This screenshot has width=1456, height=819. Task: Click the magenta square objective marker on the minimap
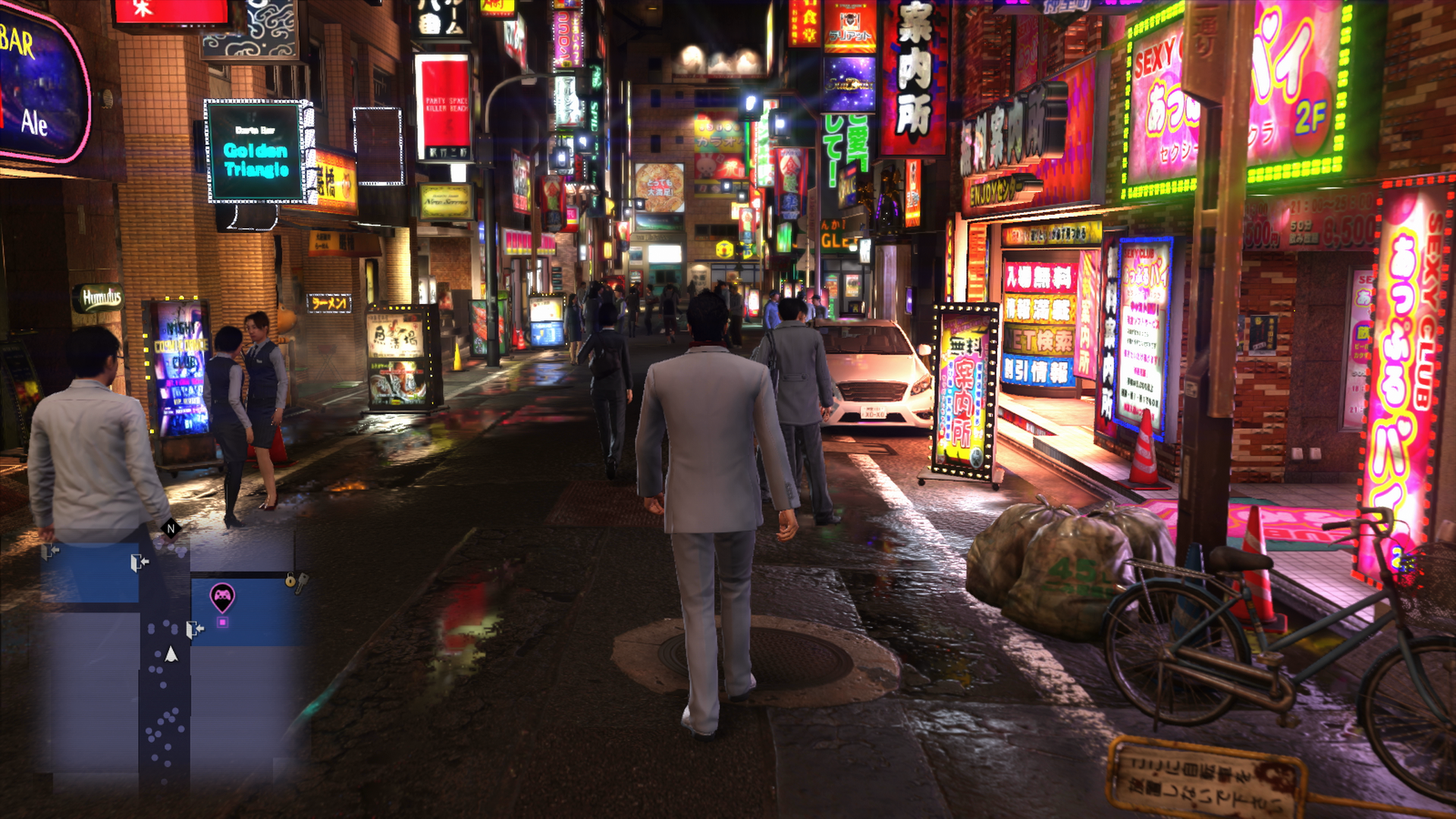[222, 622]
